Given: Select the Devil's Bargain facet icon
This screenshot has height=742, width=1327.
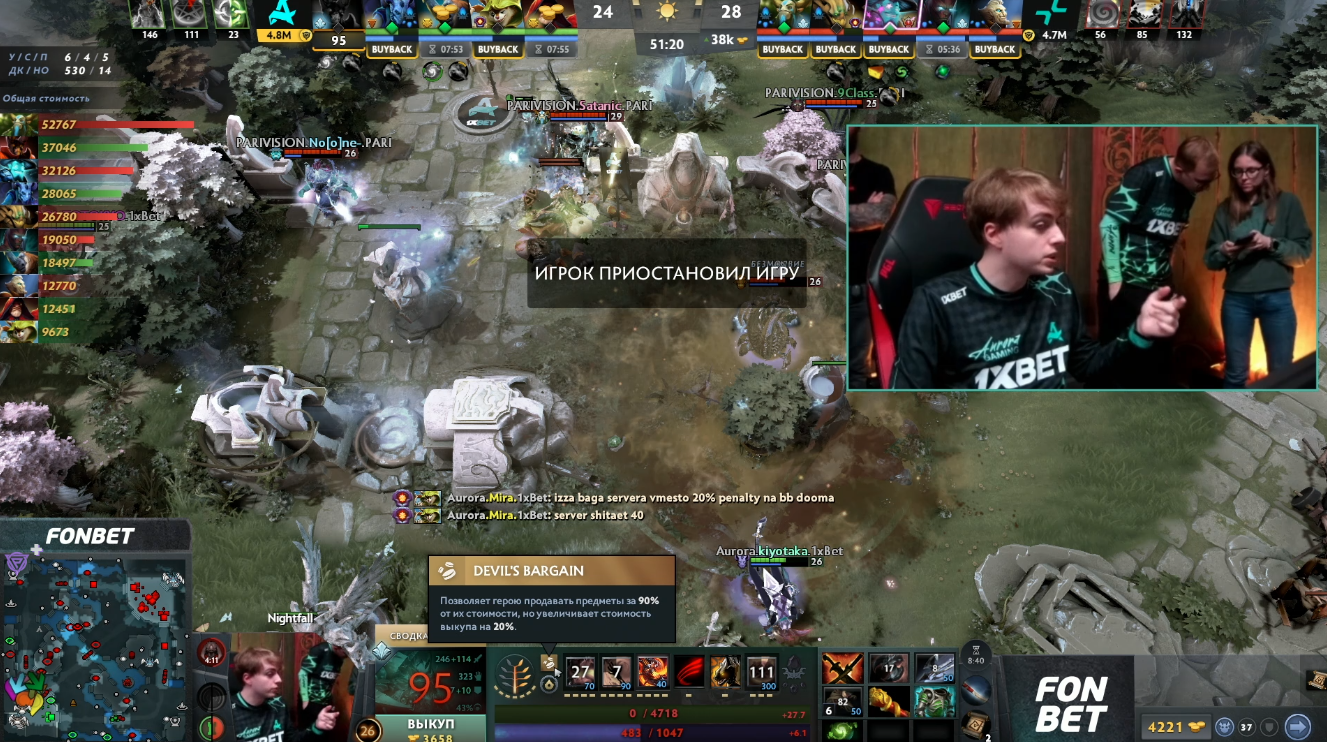Looking at the screenshot, I should click(550, 663).
